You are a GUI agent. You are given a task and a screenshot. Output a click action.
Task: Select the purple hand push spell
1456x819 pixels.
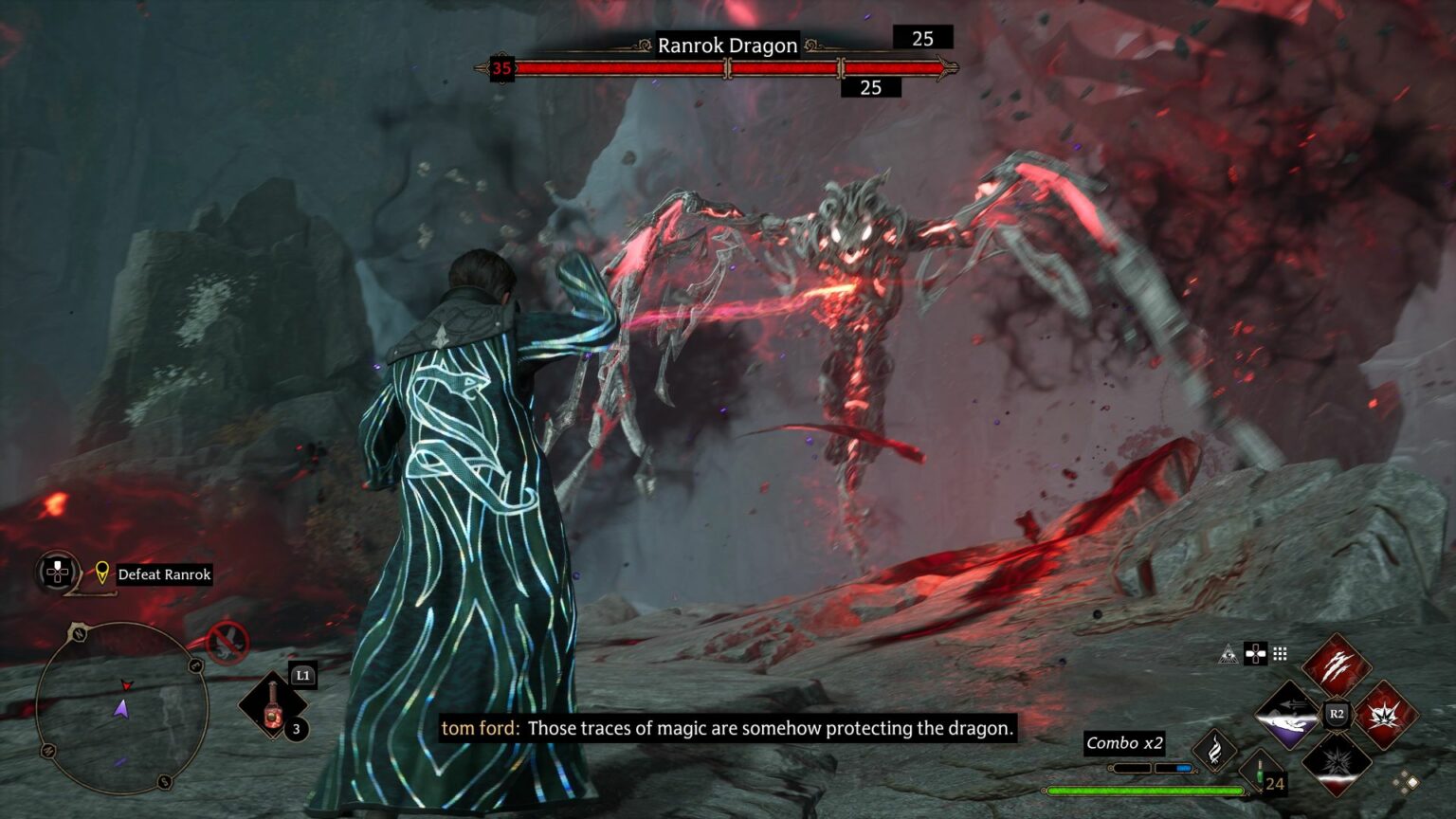click(x=1287, y=715)
